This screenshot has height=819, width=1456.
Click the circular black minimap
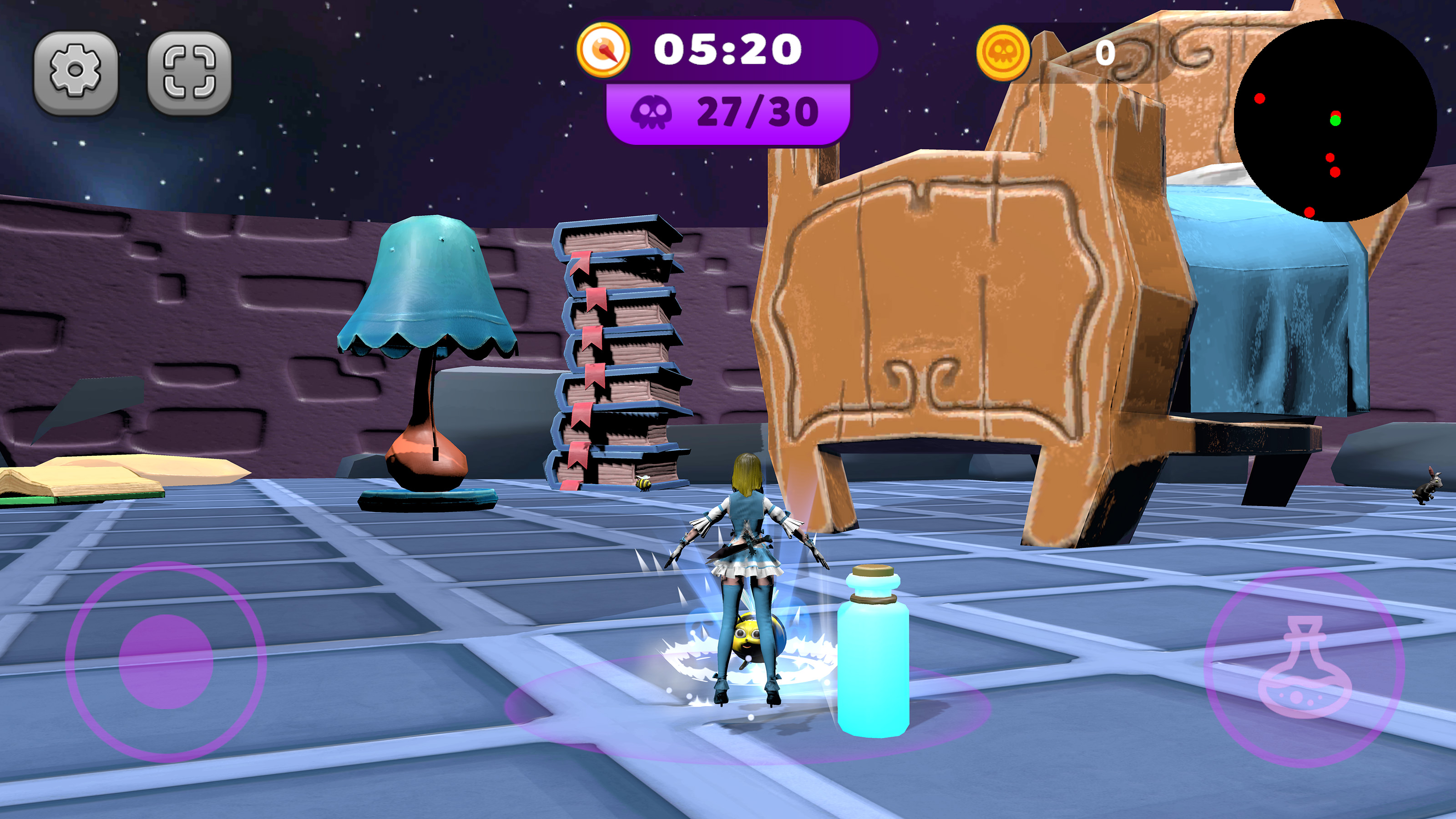click(x=1335, y=120)
